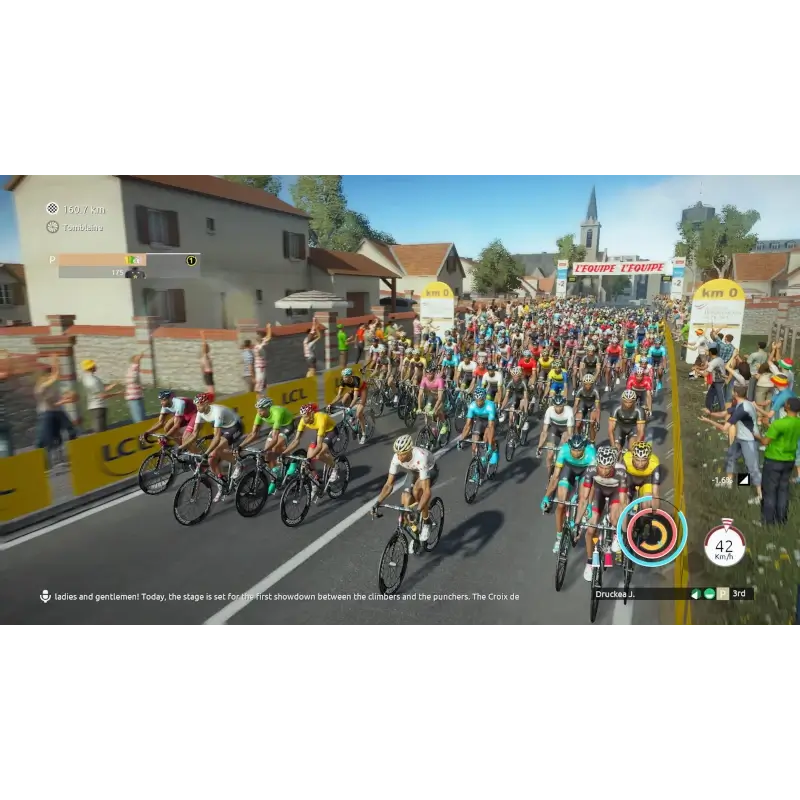
Task: Click the circular rider energy gauge
Action: [x=652, y=531]
